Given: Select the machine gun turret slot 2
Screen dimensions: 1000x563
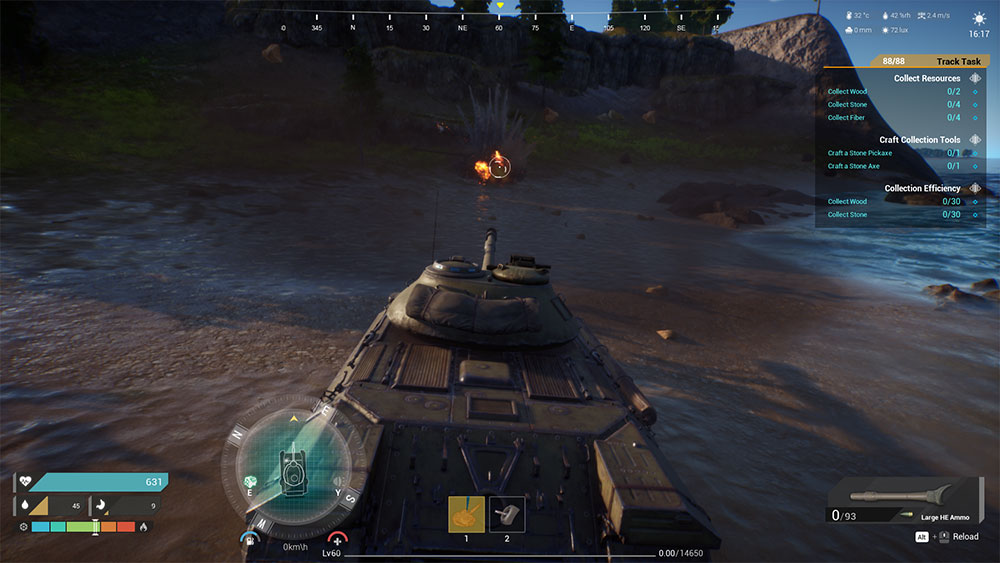Looking at the screenshot, I should click(x=507, y=514).
